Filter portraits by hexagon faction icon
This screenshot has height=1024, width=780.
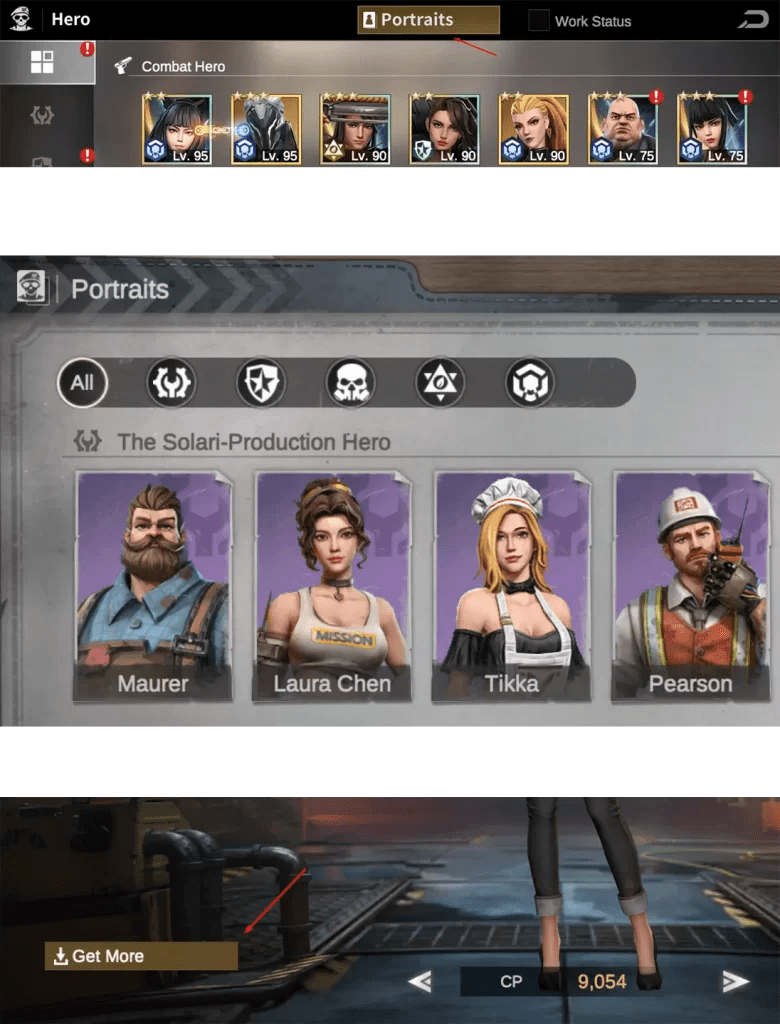pyautogui.click(x=530, y=382)
